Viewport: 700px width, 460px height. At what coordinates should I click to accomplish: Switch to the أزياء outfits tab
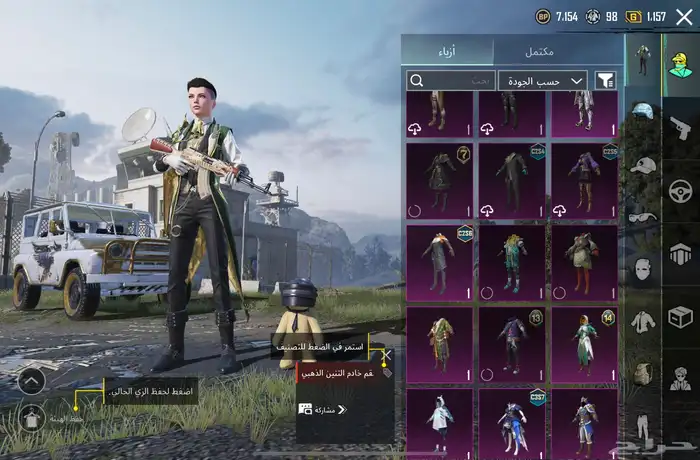447,52
